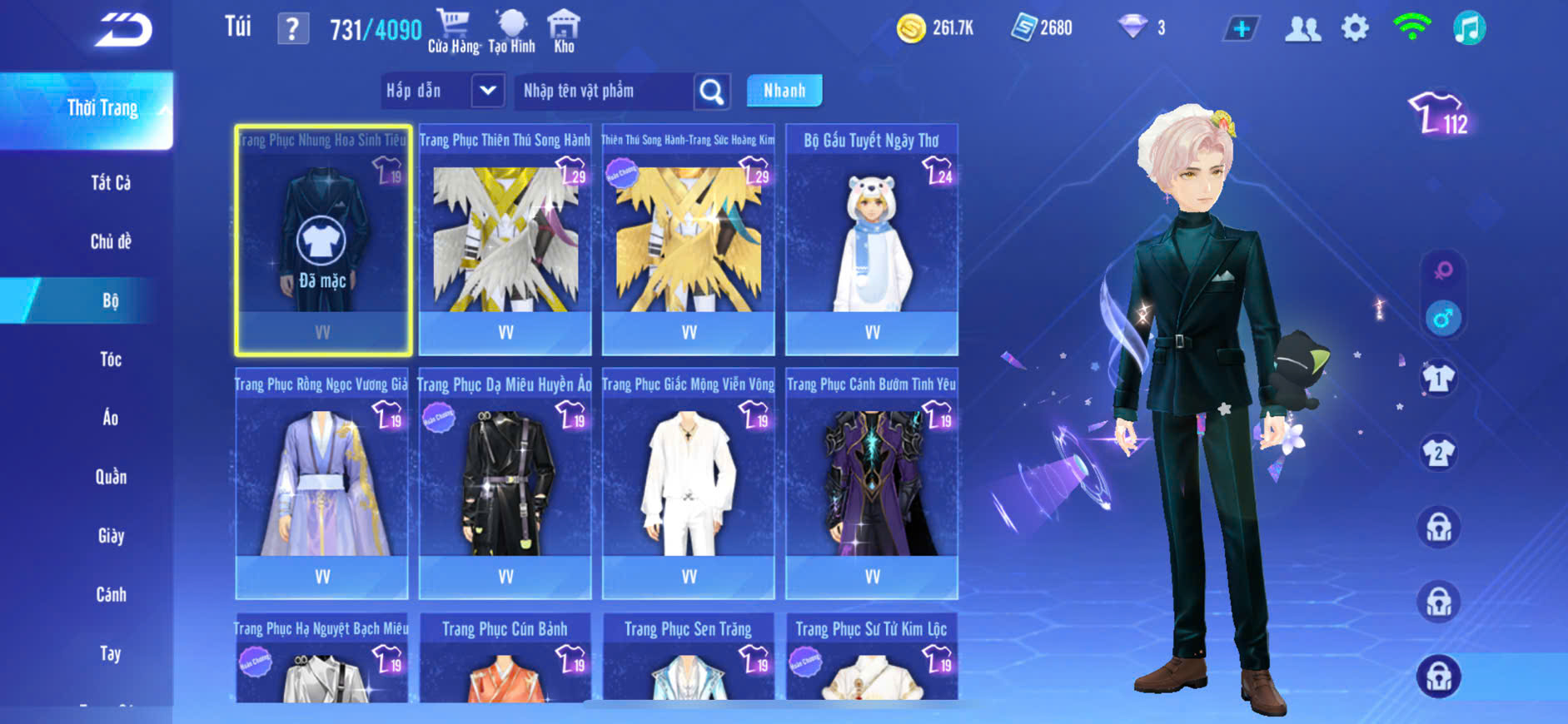Viewport: 1568px width, 724px height.
Task: Select Trang Phục Cánh Bướm Tinh Yêu outfit
Action: click(x=871, y=483)
